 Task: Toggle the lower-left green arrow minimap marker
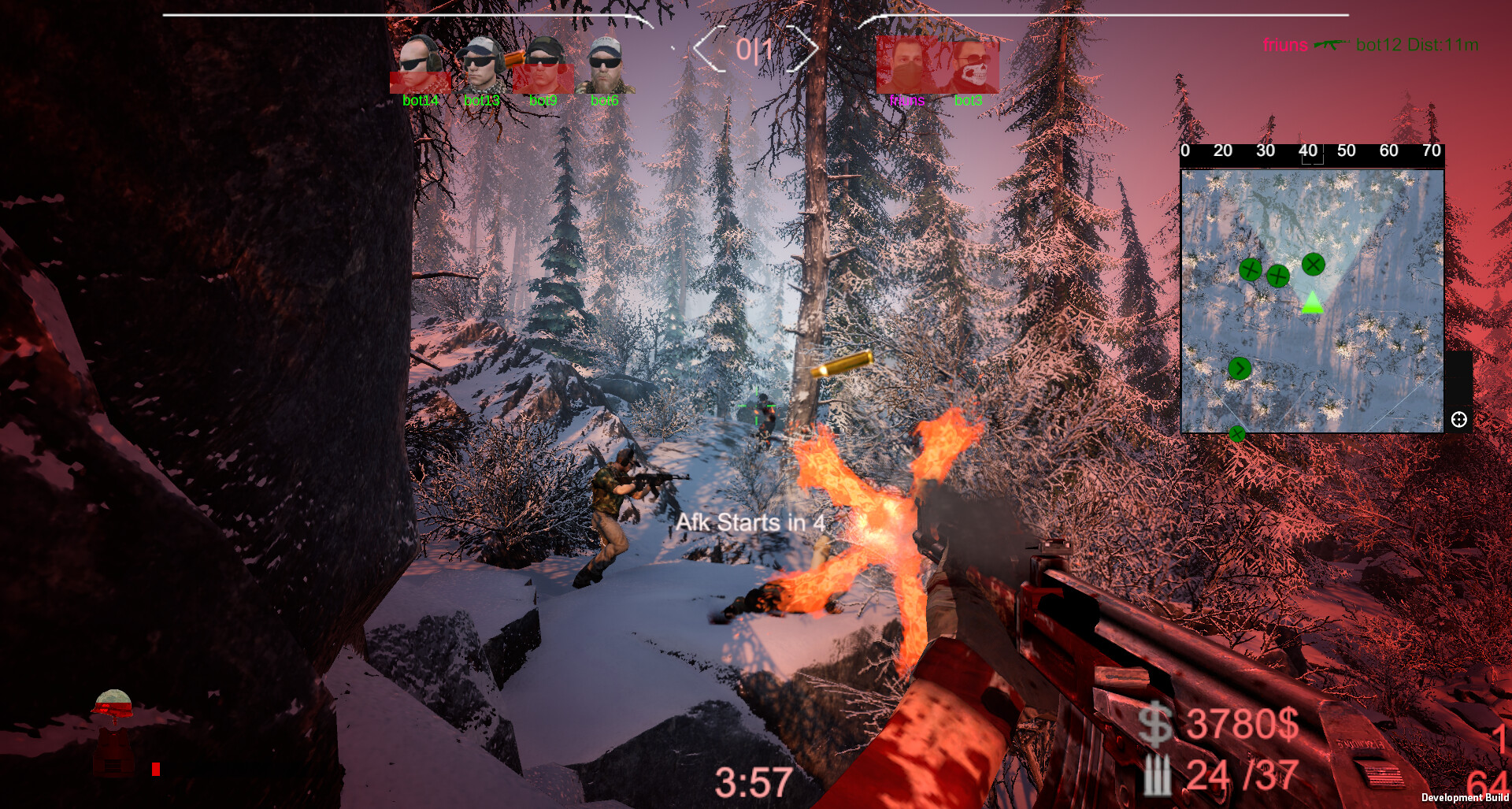pos(1239,367)
